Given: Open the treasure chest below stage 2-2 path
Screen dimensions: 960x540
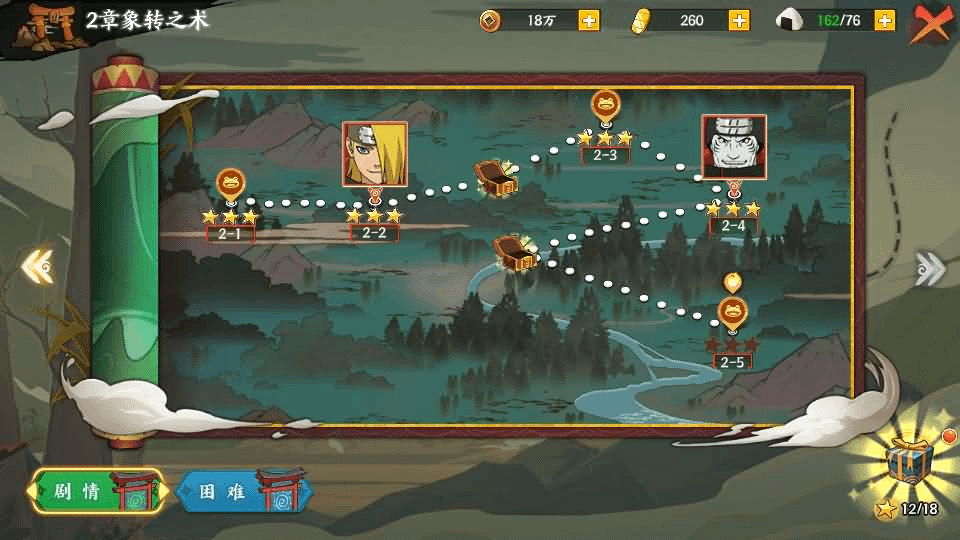Looking at the screenshot, I should pyautogui.click(x=515, y=251).
